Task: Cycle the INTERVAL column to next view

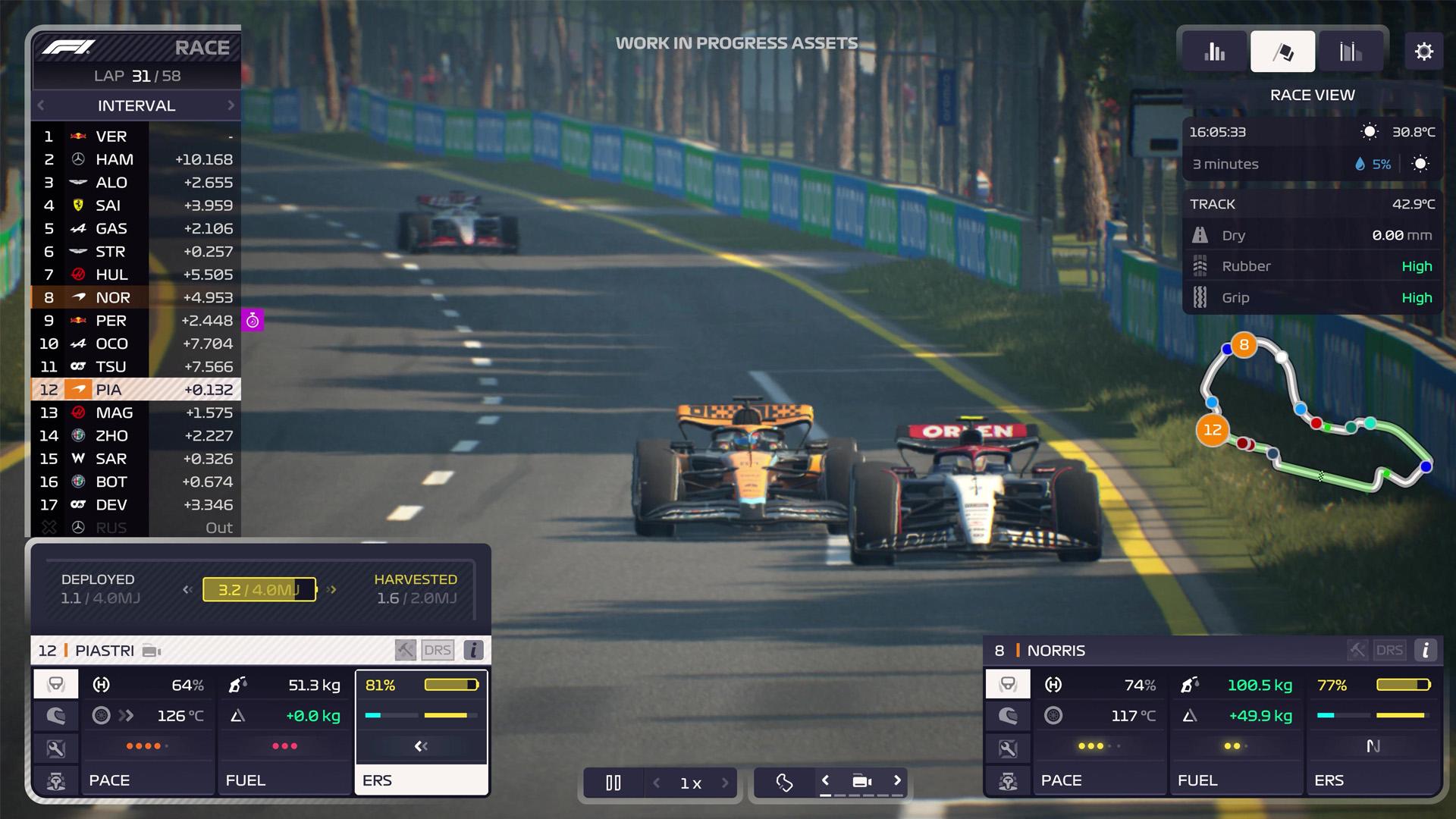Action: [x=231, y=105]
